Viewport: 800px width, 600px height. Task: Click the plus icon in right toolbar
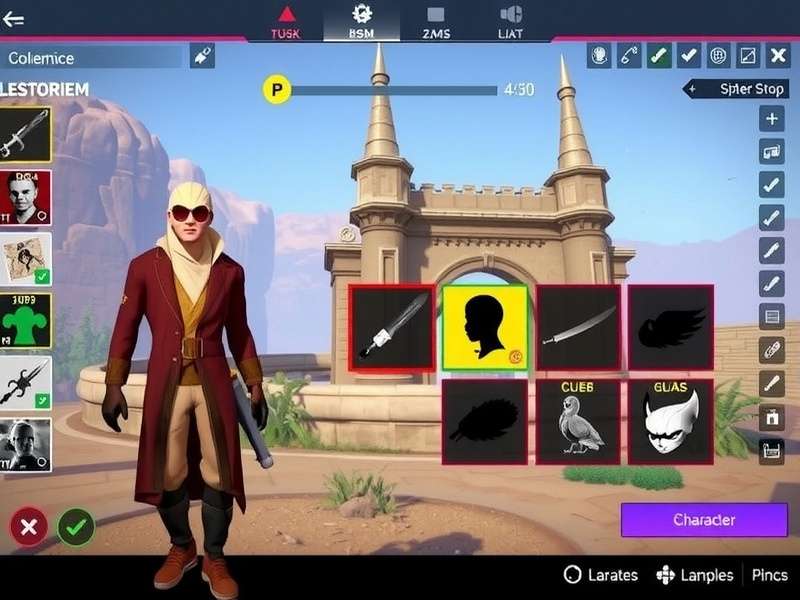click(x=771, y=119)
